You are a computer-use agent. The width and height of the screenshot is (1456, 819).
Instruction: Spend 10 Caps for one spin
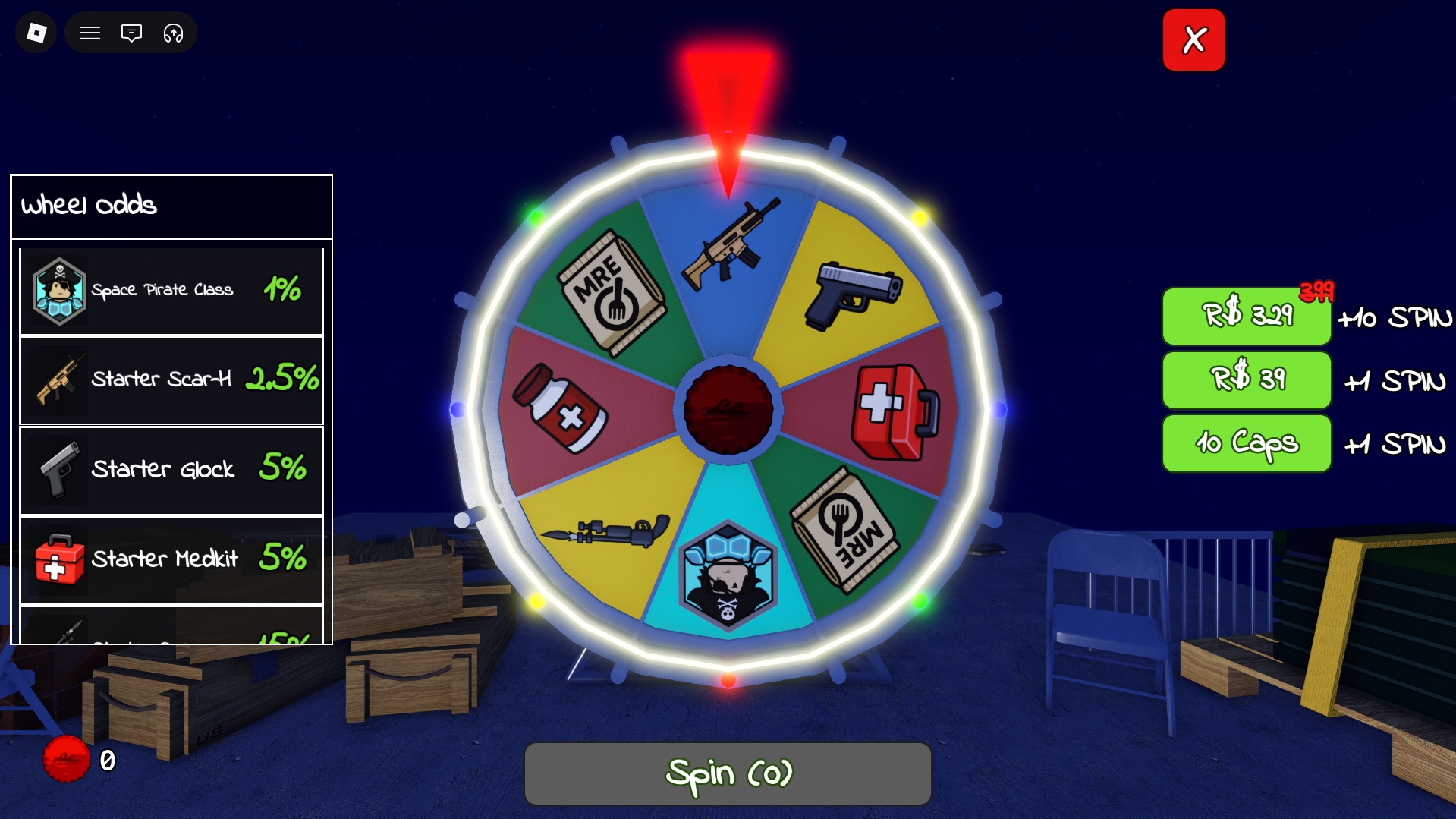point(1246,443)
